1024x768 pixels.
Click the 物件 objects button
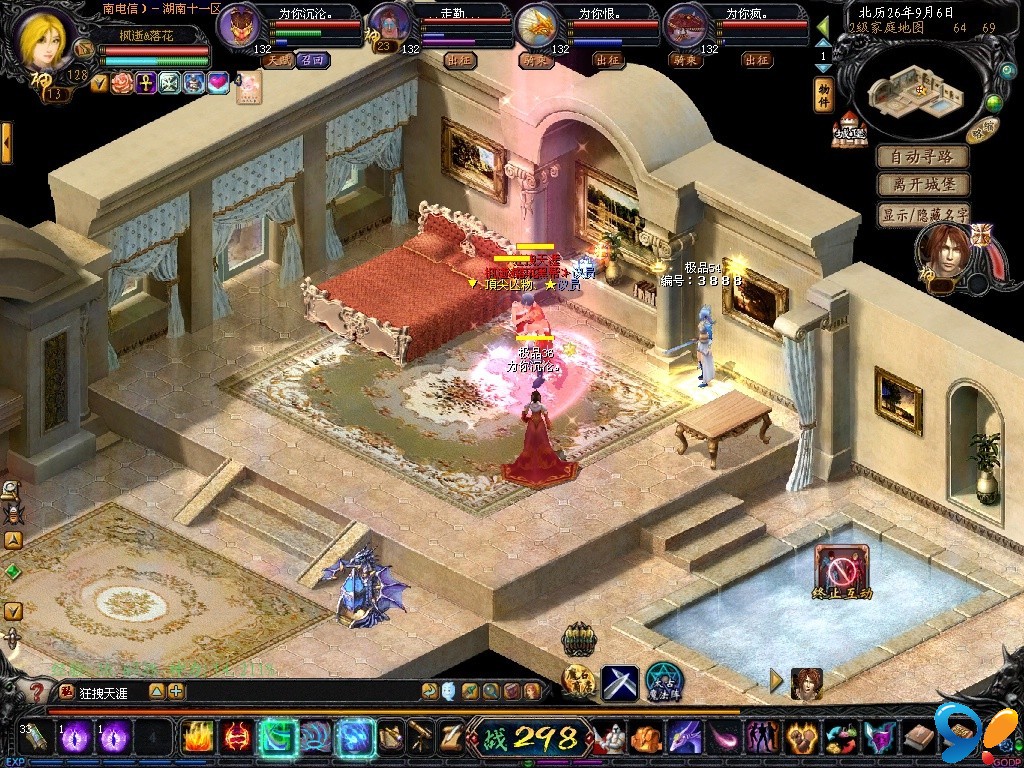824,94
